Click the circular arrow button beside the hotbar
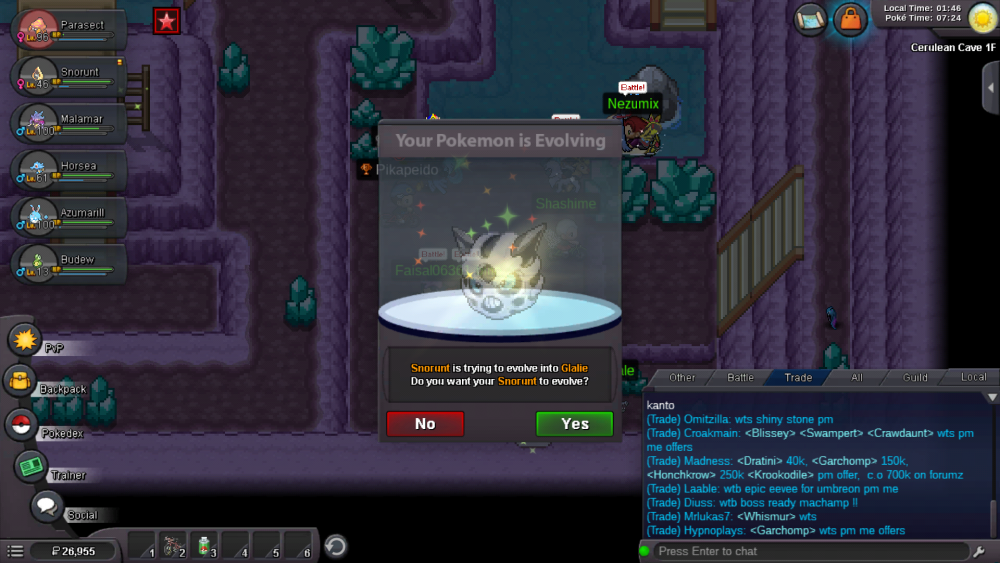Screen dimensions: 1000x563 336,546
